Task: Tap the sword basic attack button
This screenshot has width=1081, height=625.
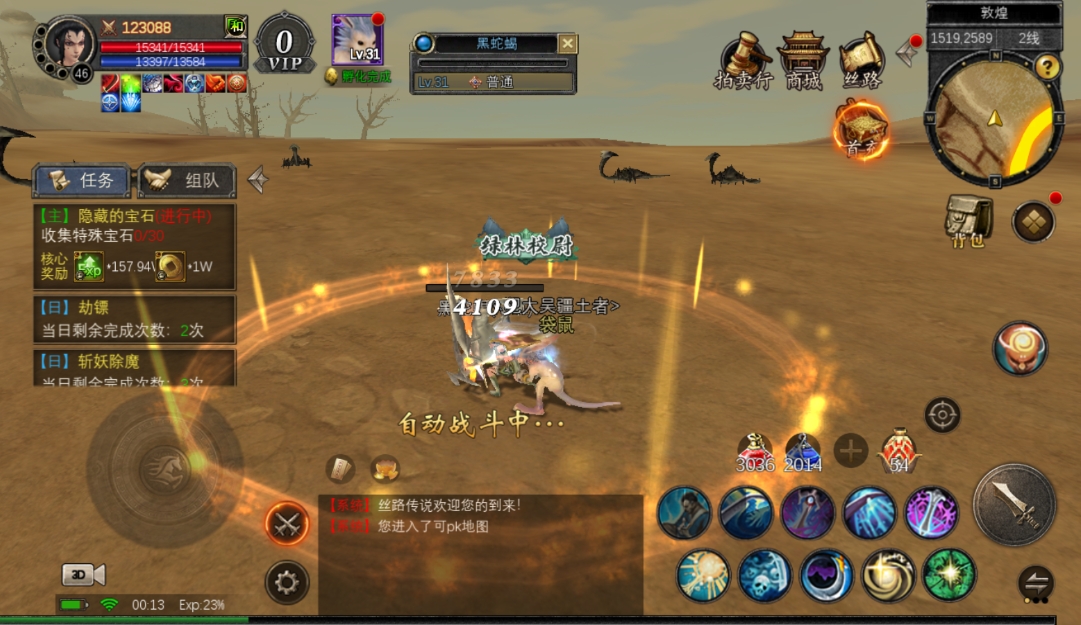Action: point(1014,505)
